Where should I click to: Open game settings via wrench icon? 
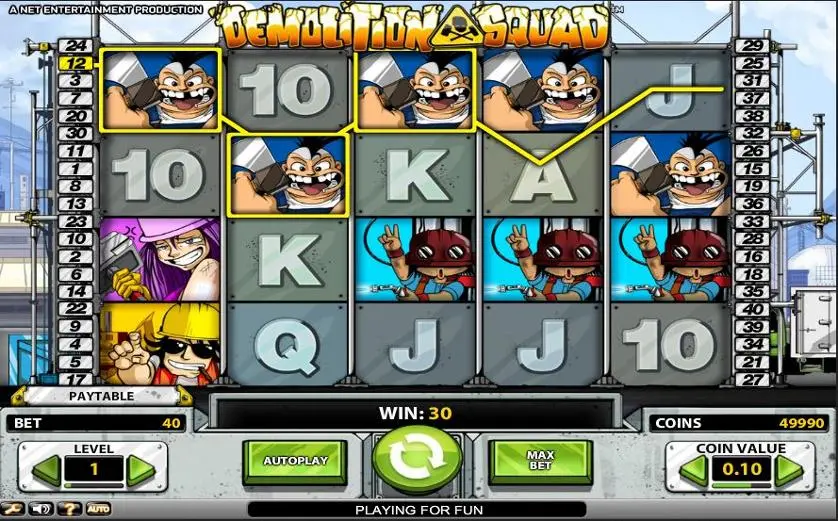pyautogui.click(x=13, y=509)
